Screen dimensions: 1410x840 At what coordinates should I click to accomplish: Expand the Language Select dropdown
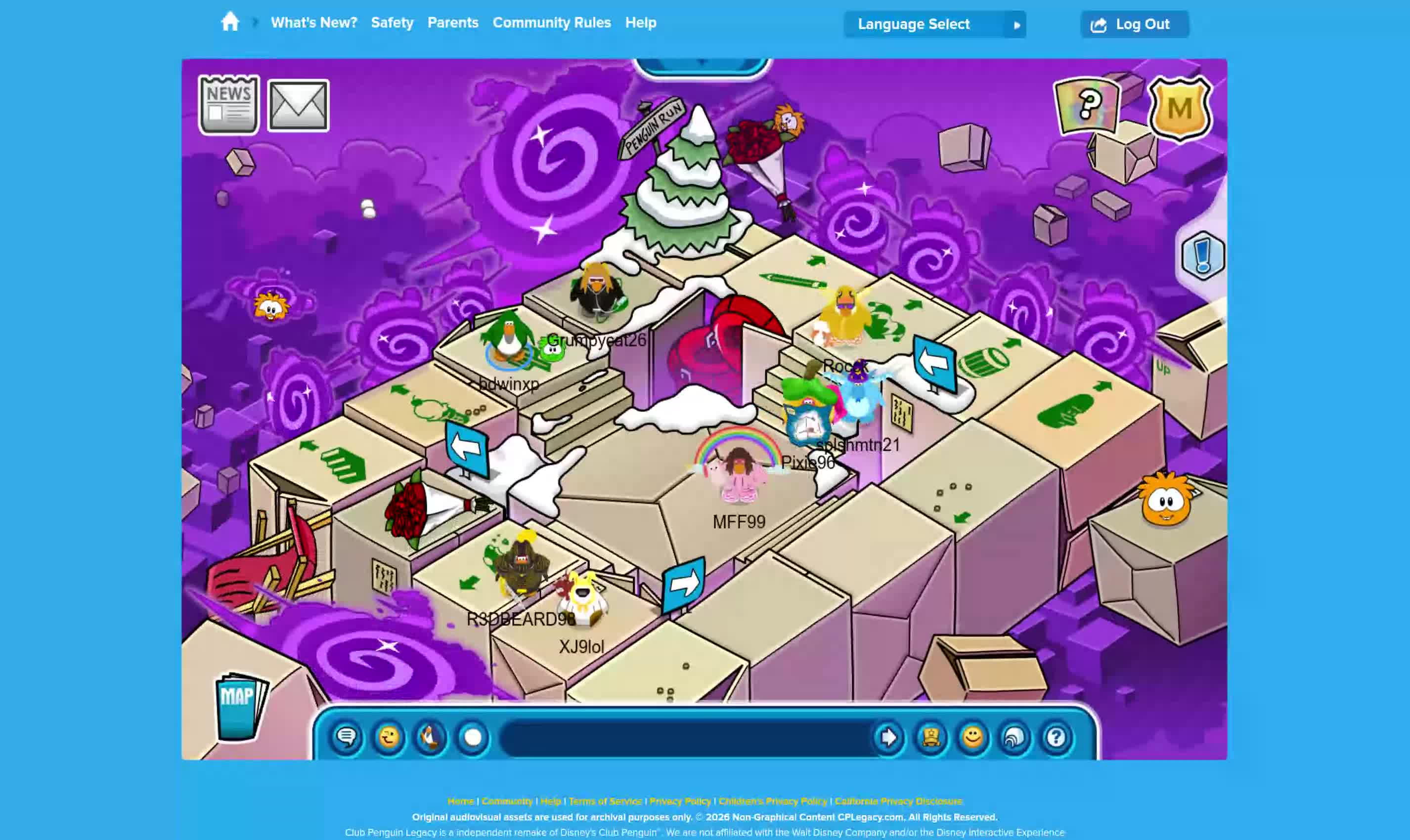[934, 24]
